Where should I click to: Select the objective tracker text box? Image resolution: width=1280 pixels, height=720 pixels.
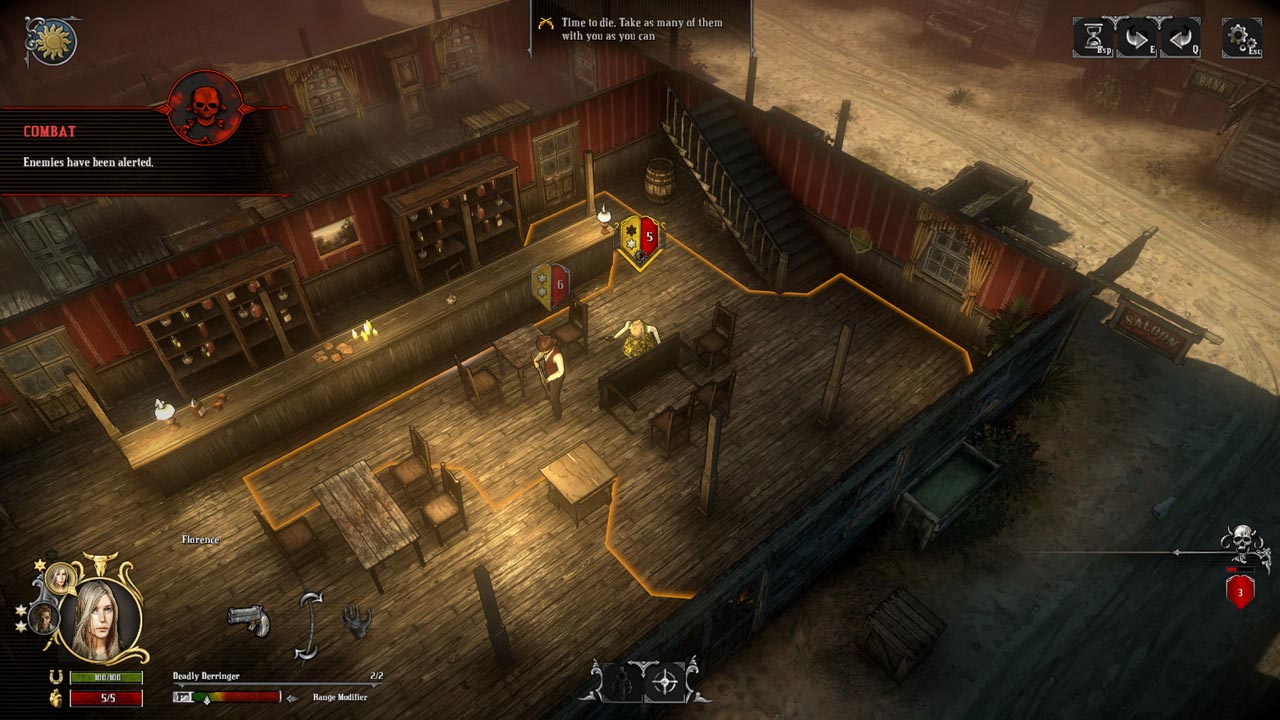[x=640, y=29]
